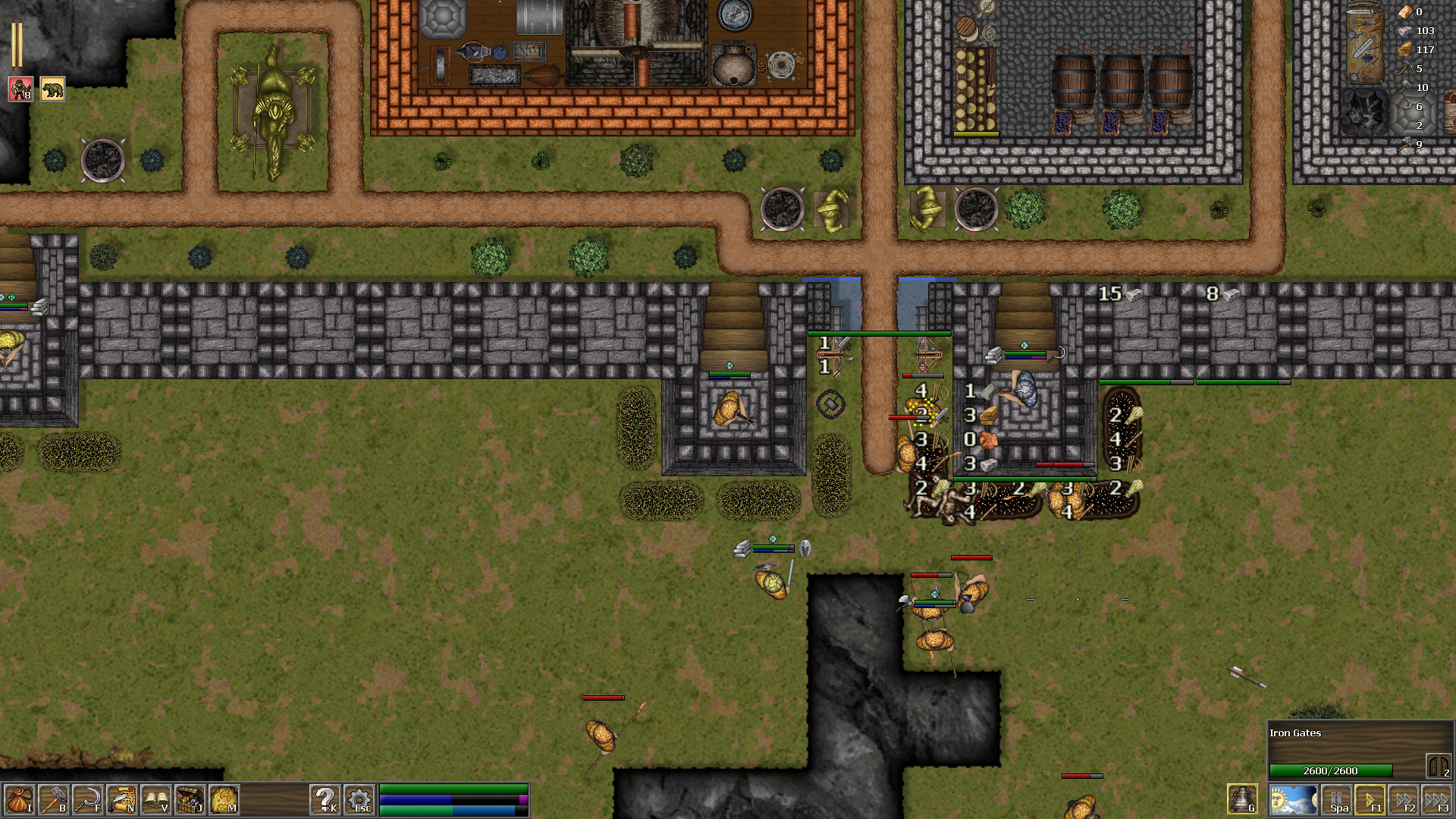Click the wood resource counter showing 117
The height and width of the screenshot is (819, 1456).
click(1420, 51)
